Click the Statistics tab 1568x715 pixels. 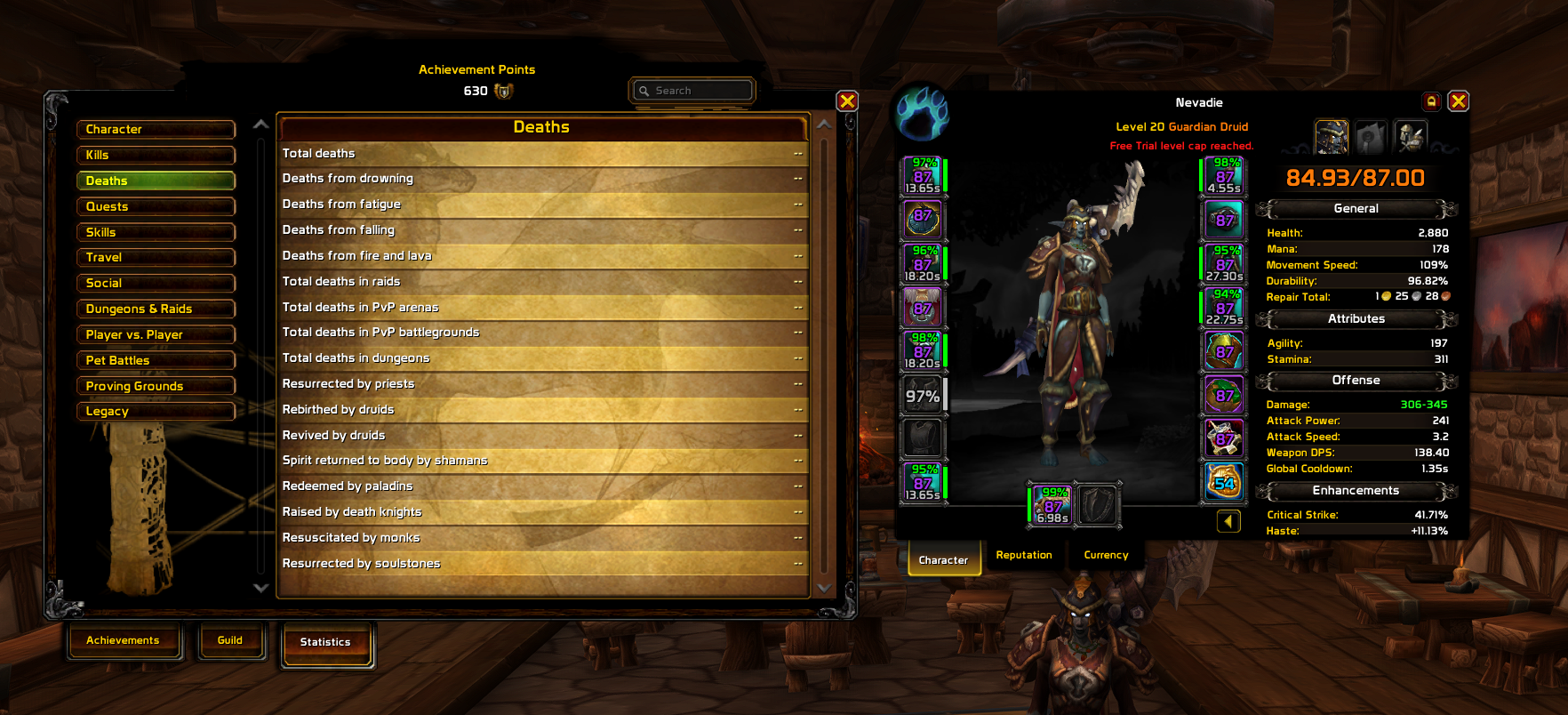tap(325, 642)
